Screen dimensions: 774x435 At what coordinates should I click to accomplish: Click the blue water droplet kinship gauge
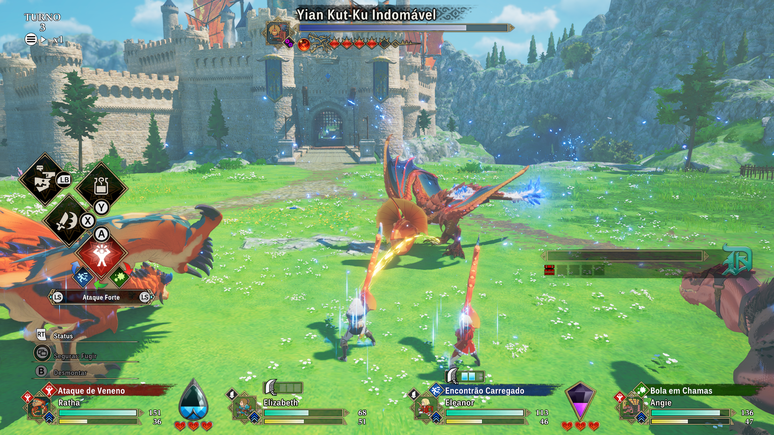193,400
